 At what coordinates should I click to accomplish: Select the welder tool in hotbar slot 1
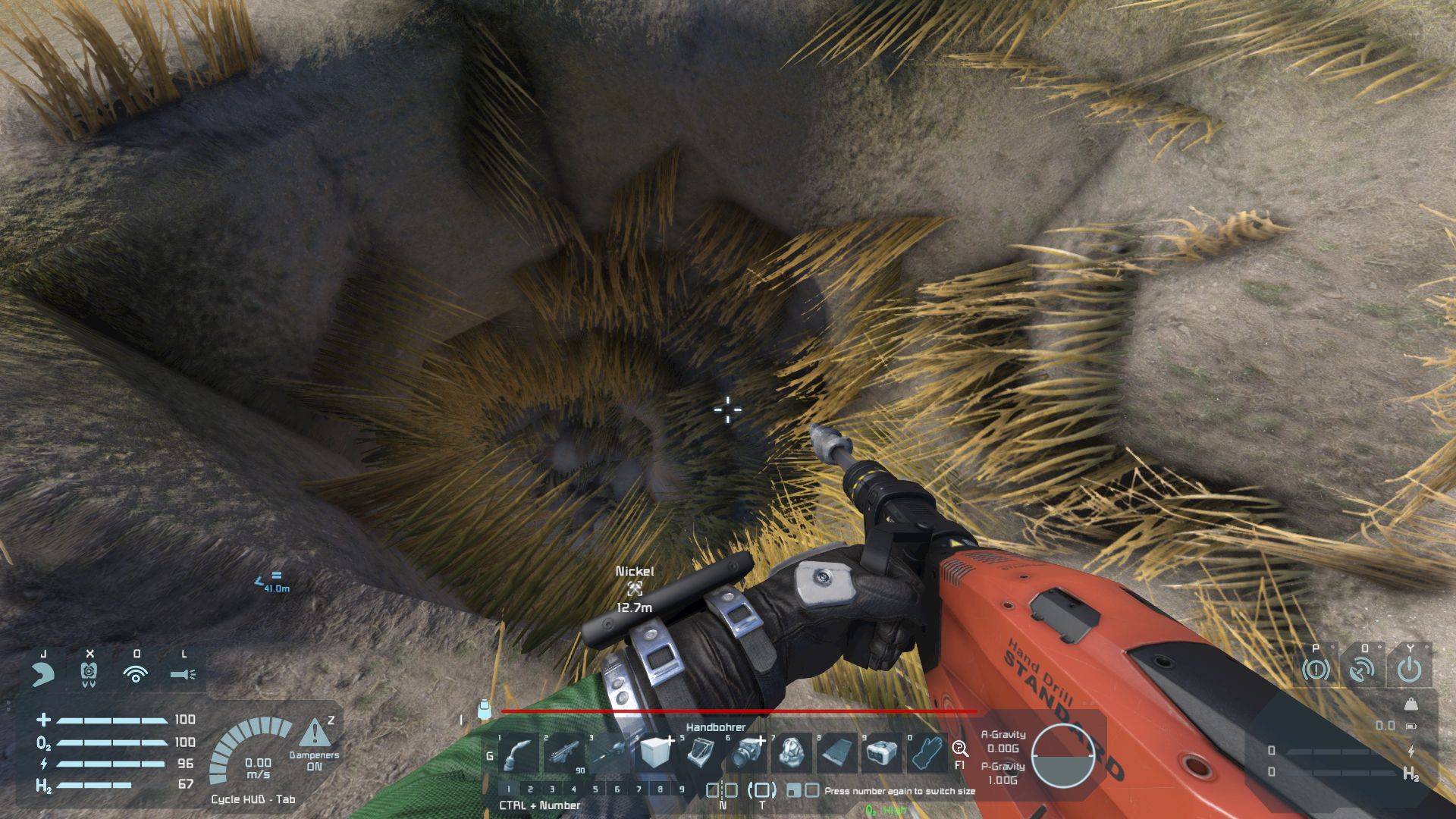(519, 754)
